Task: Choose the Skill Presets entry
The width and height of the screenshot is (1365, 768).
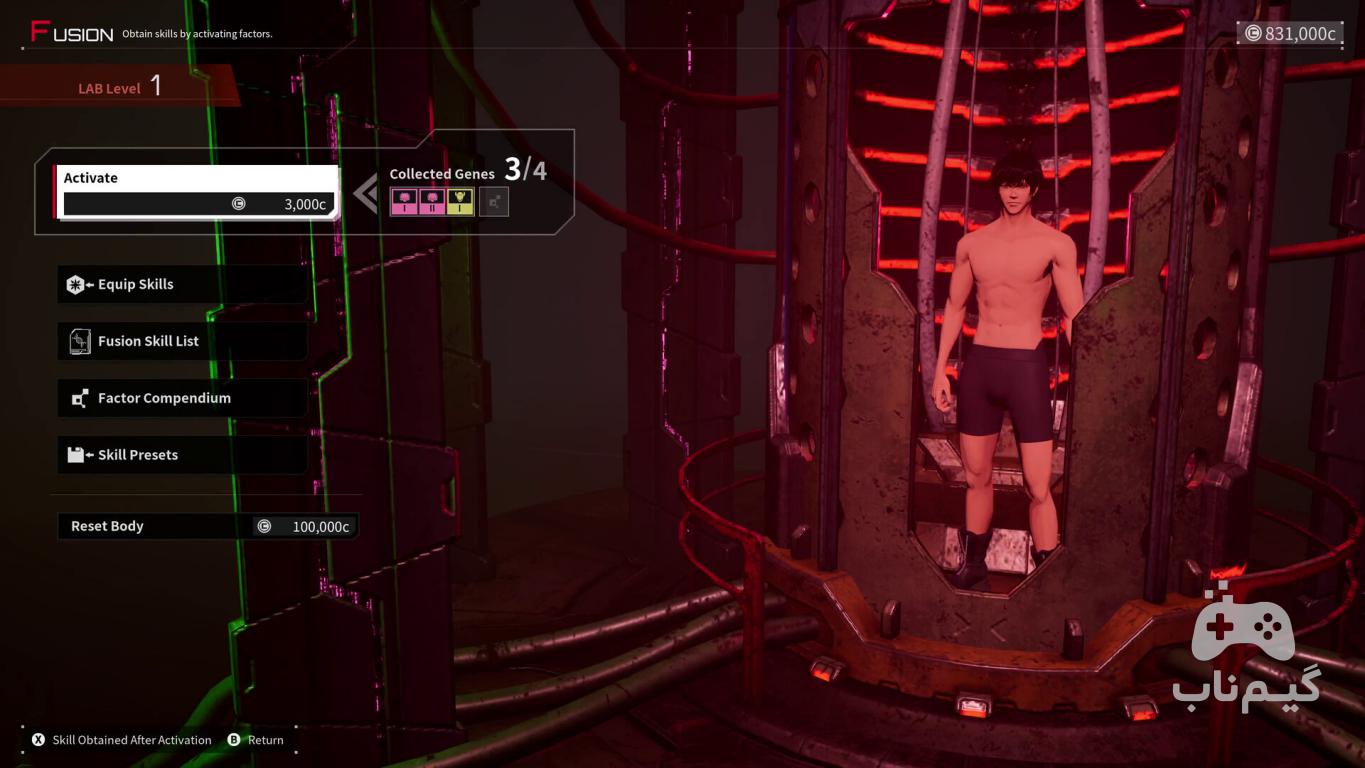Action: [x=182, y=455]
